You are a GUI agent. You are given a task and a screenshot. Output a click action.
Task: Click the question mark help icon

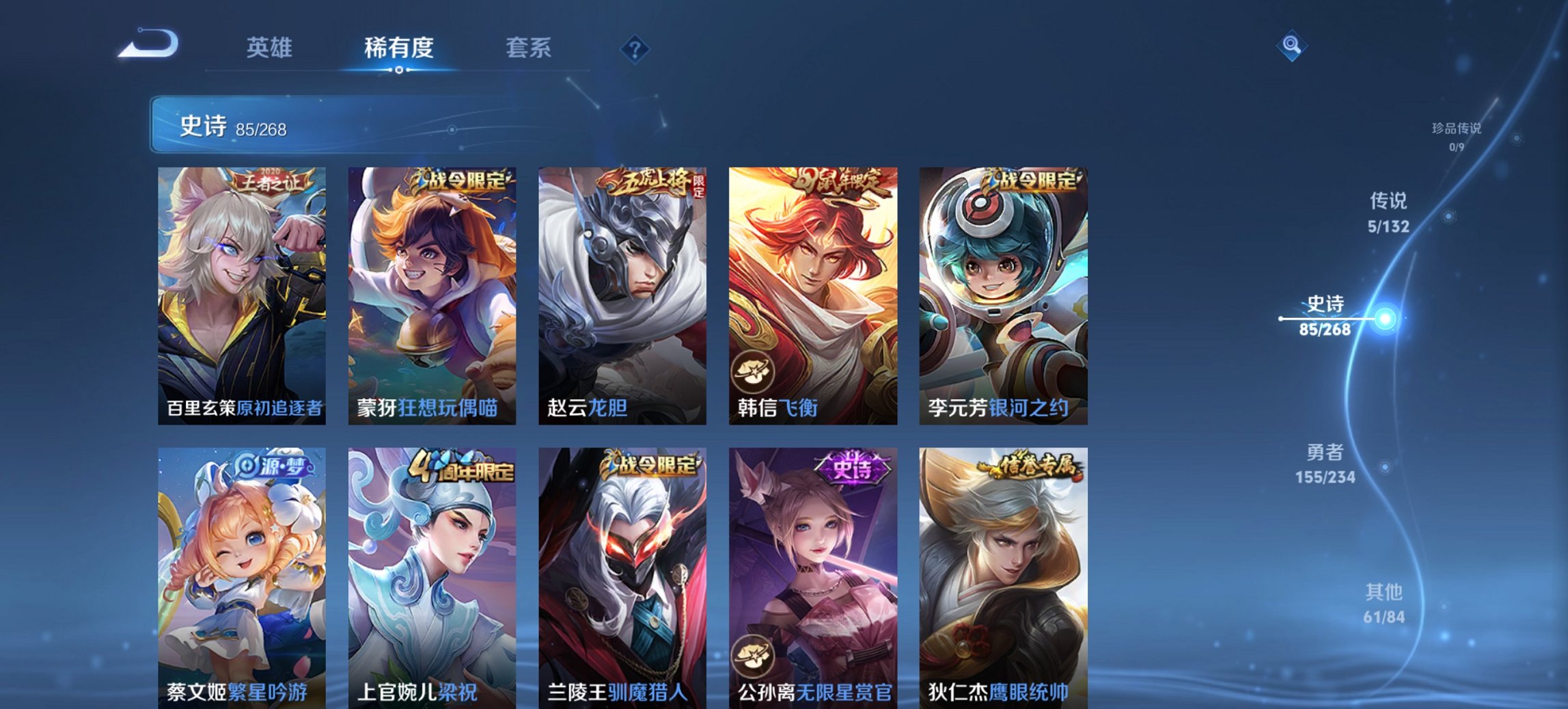(x=635, y=48)
